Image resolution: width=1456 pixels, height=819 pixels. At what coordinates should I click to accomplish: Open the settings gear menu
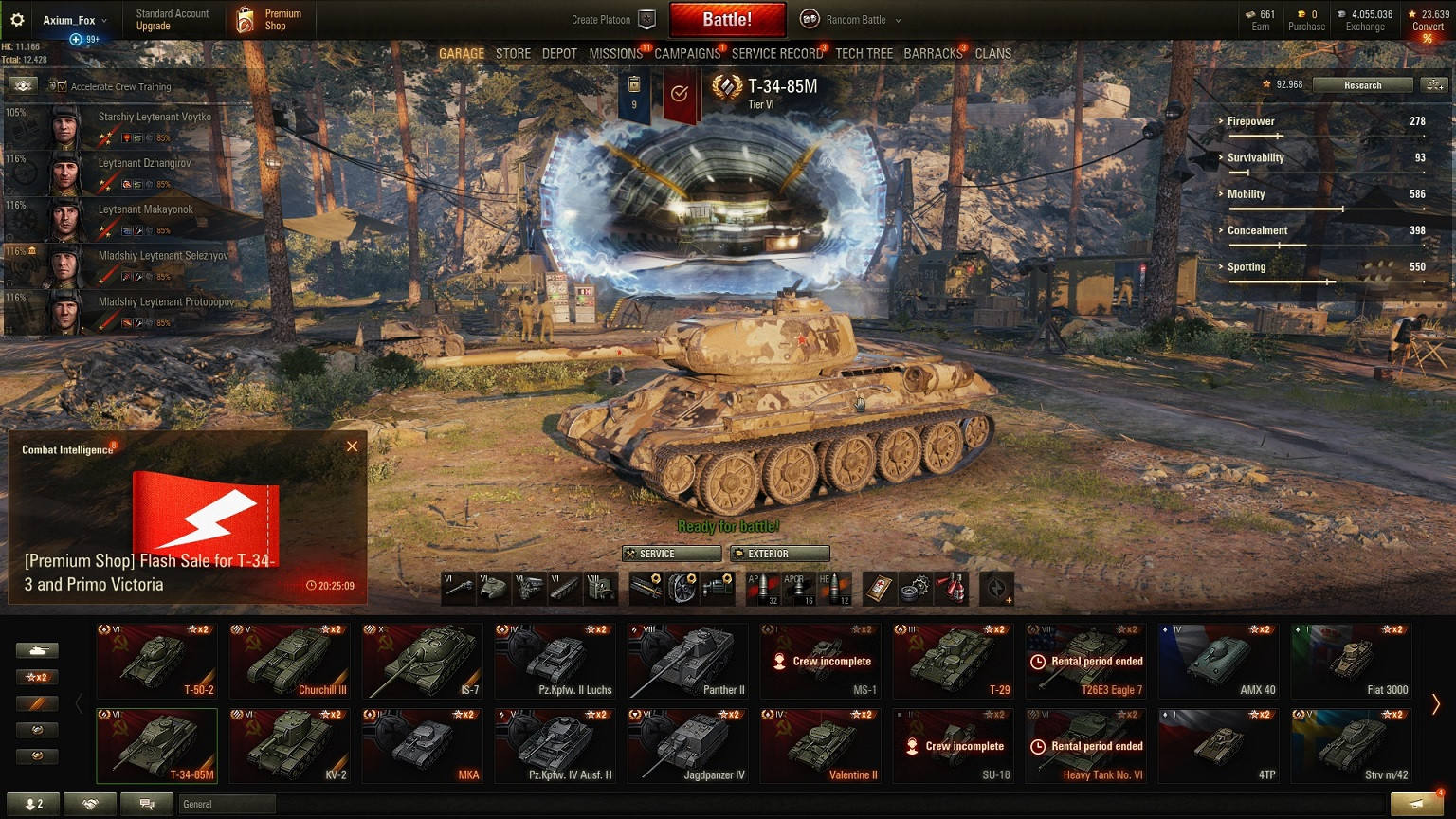(x=17, y=20)
